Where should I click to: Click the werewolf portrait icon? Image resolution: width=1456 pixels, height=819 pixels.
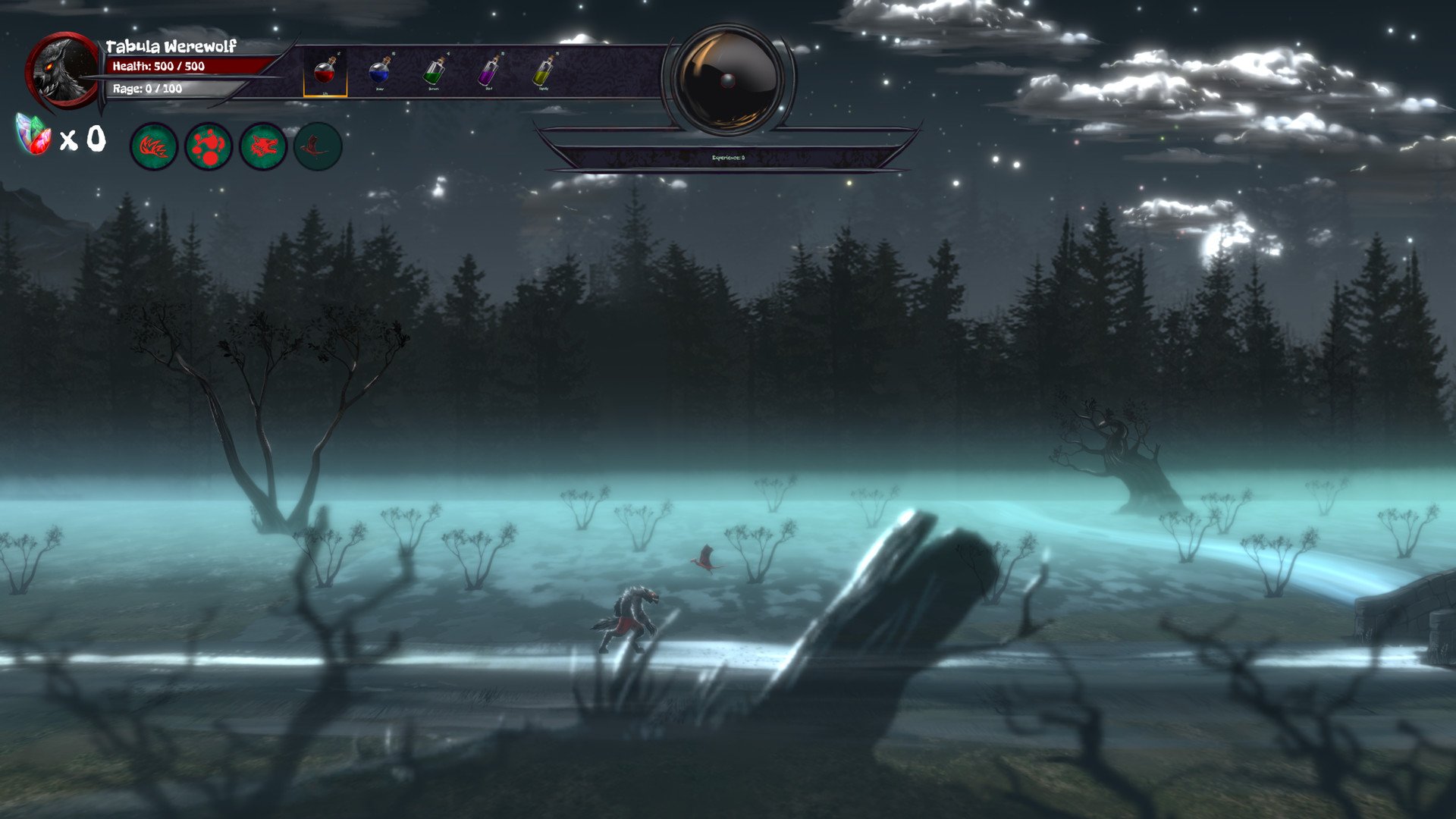[x=62, y=72]
